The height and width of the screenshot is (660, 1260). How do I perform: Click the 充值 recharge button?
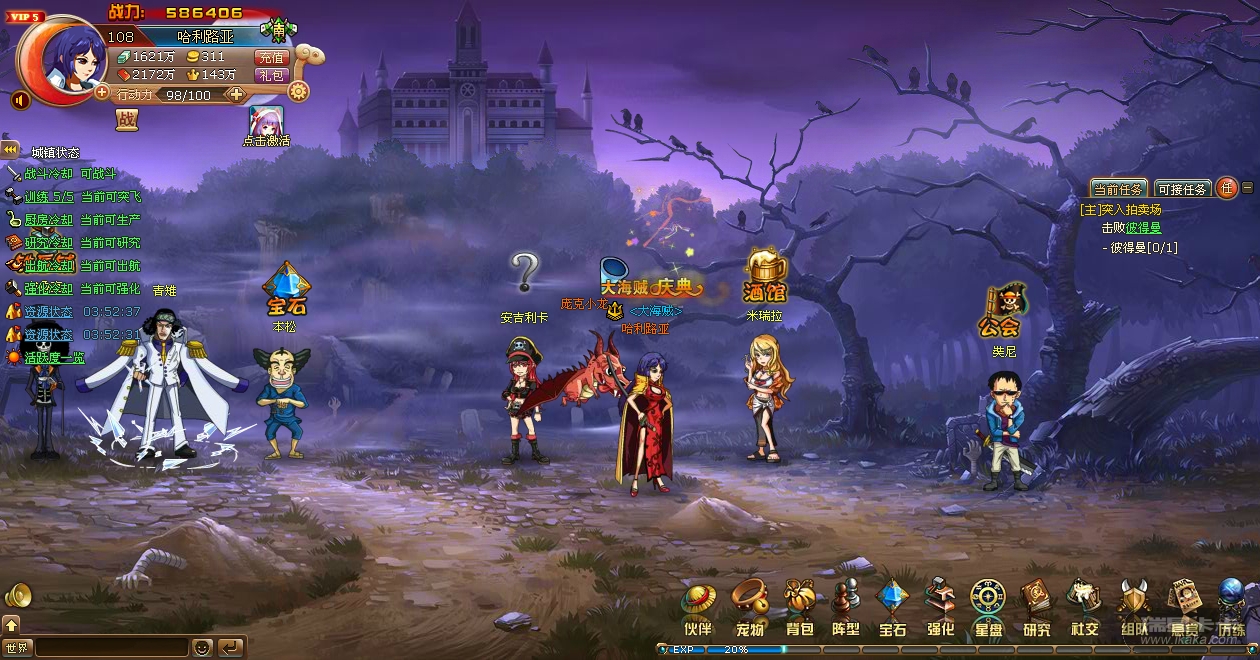(x=272, y=58)
